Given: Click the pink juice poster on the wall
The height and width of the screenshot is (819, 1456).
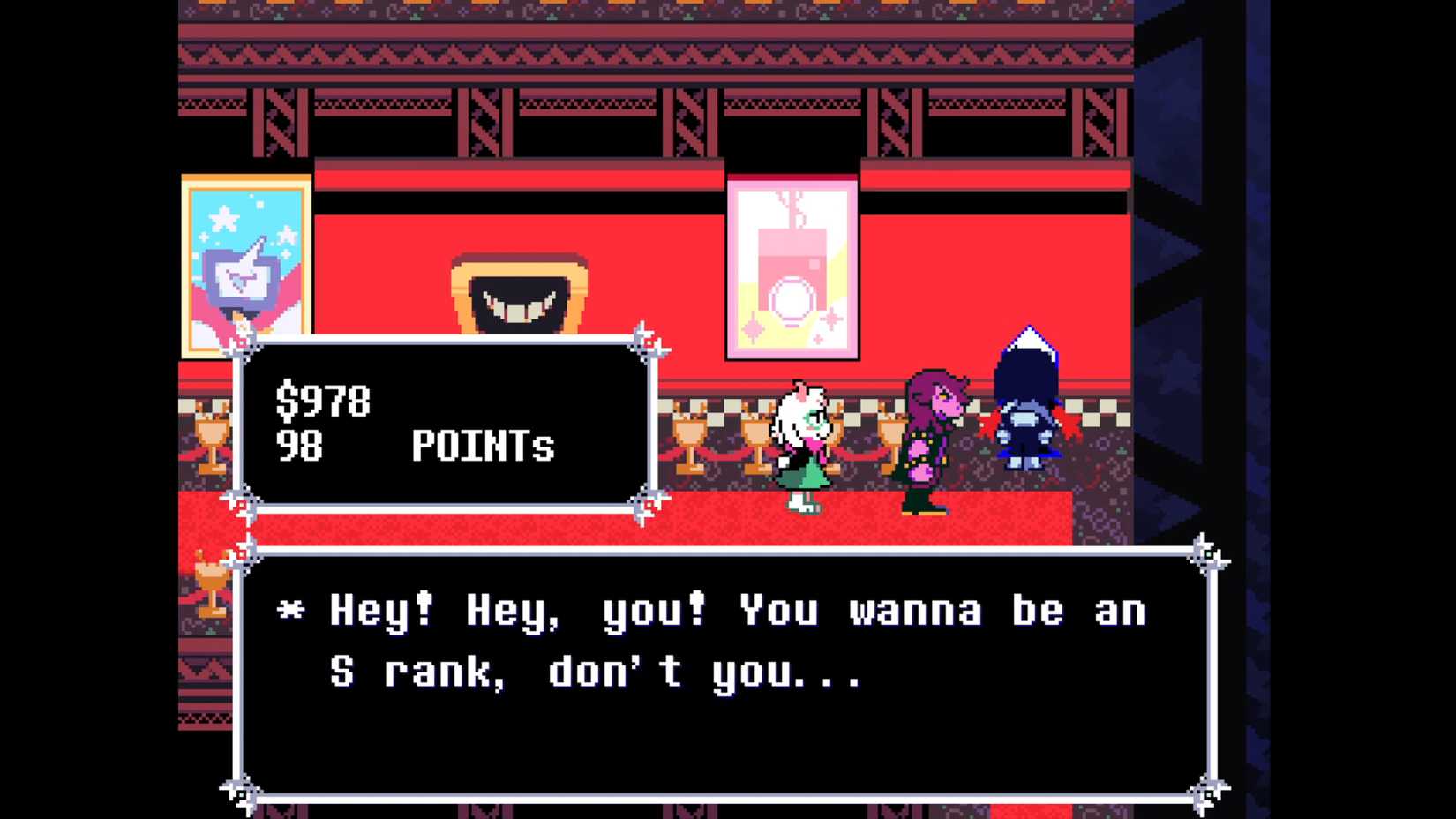Looking at the screenshot, I should (792, 265).
